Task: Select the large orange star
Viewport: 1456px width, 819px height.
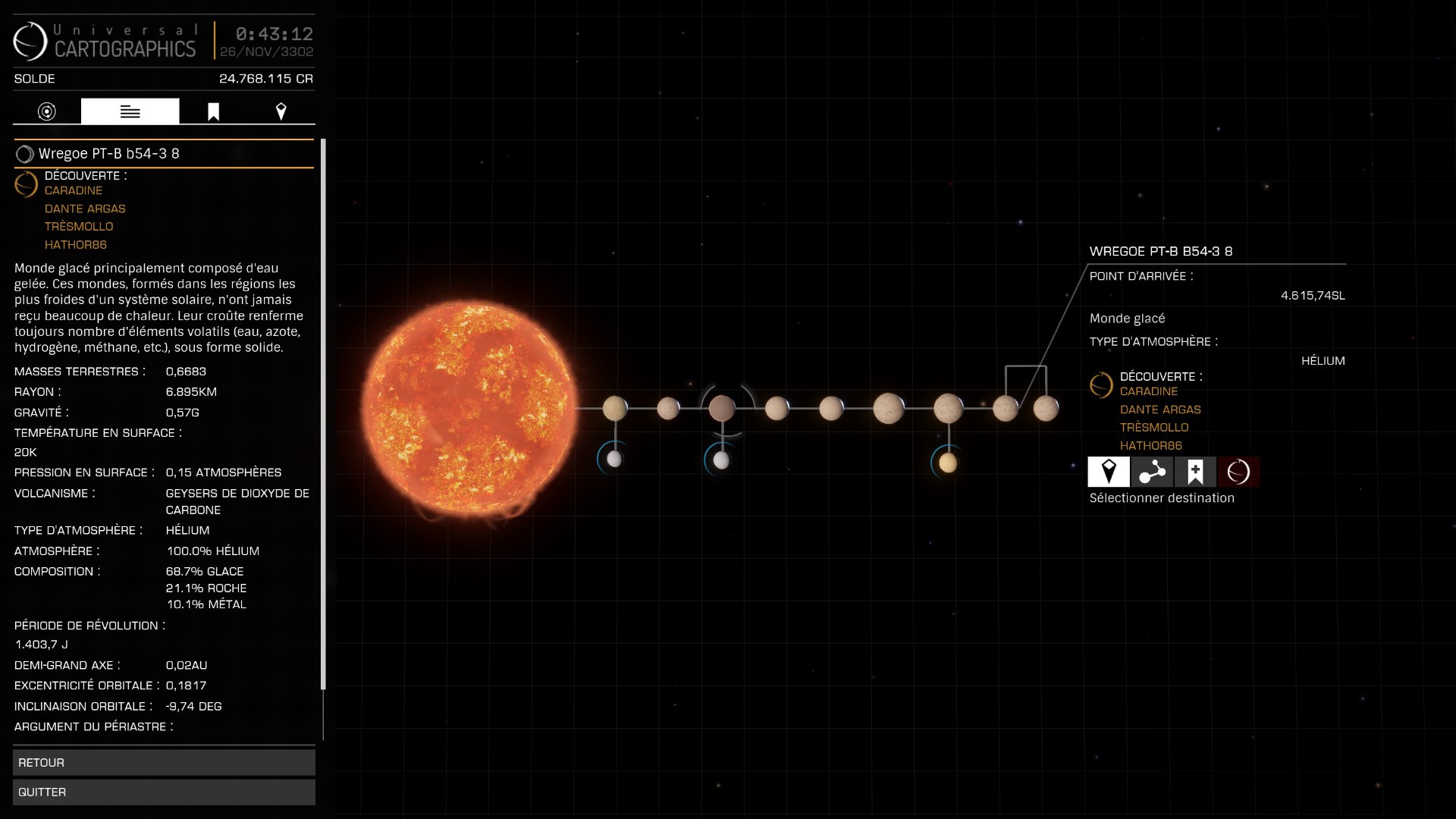Action: (x=469, y=408)
